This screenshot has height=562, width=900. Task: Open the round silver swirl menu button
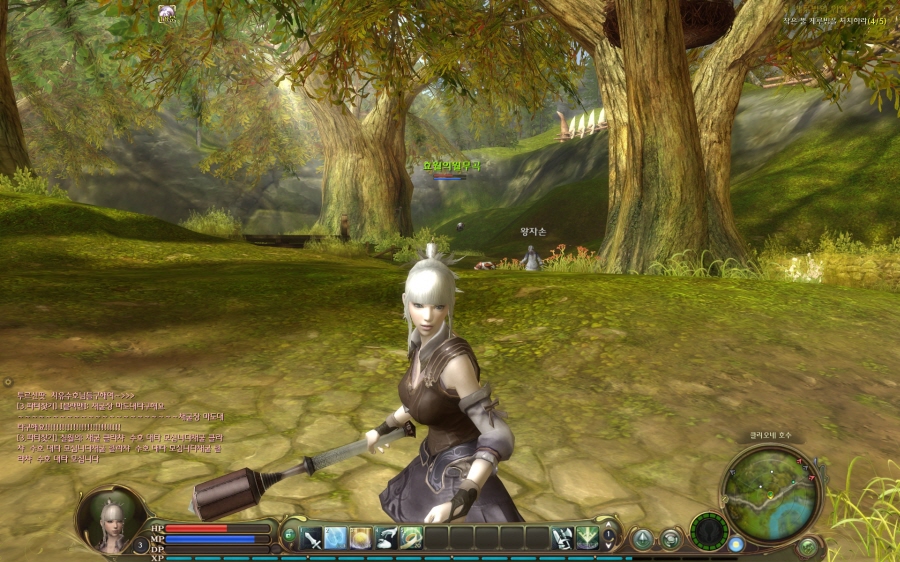pyautogui.click(x=668, y=540)
